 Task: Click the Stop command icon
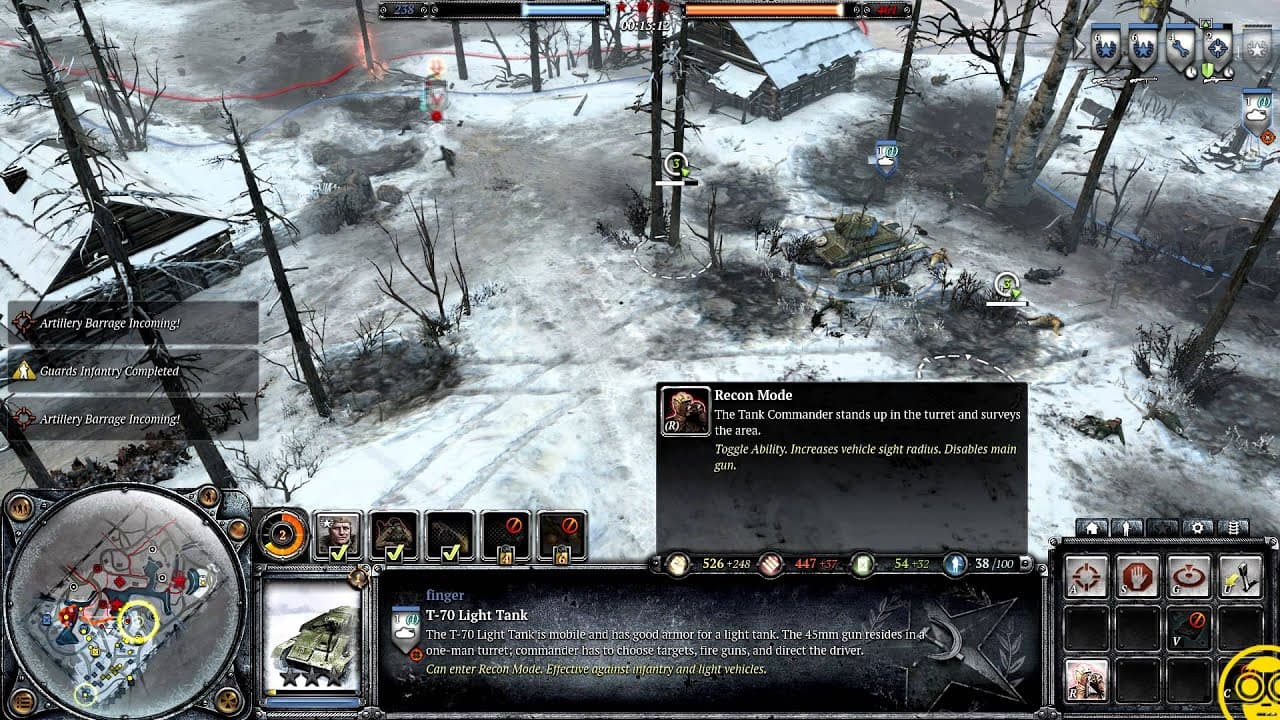1137,575
